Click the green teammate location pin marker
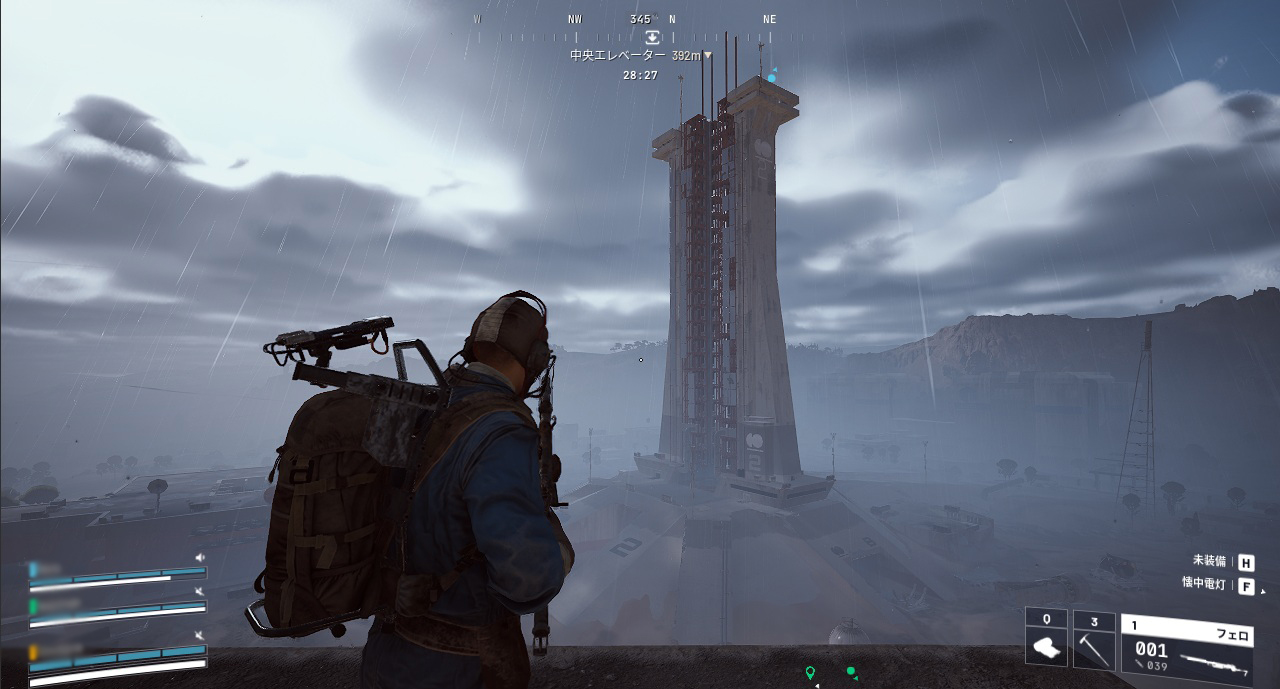The width and height of the screenshot is (1280, 689). pyautogui.click(x=810, y=672)
